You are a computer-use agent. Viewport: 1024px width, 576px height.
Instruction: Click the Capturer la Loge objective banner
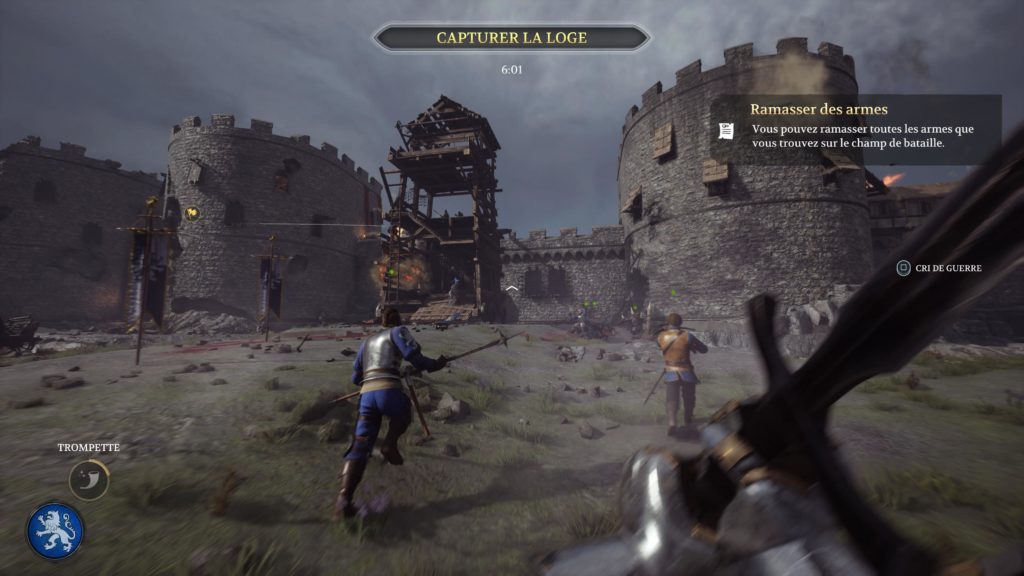pyautogui.click(x=511, y=38)
